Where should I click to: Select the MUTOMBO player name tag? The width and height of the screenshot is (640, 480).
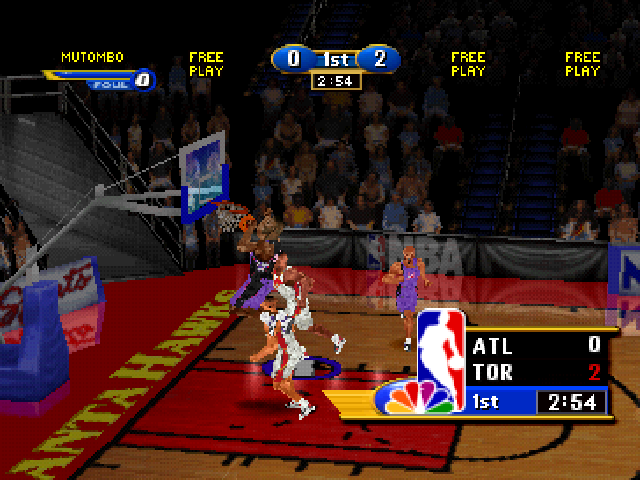[x=92, y=57]
